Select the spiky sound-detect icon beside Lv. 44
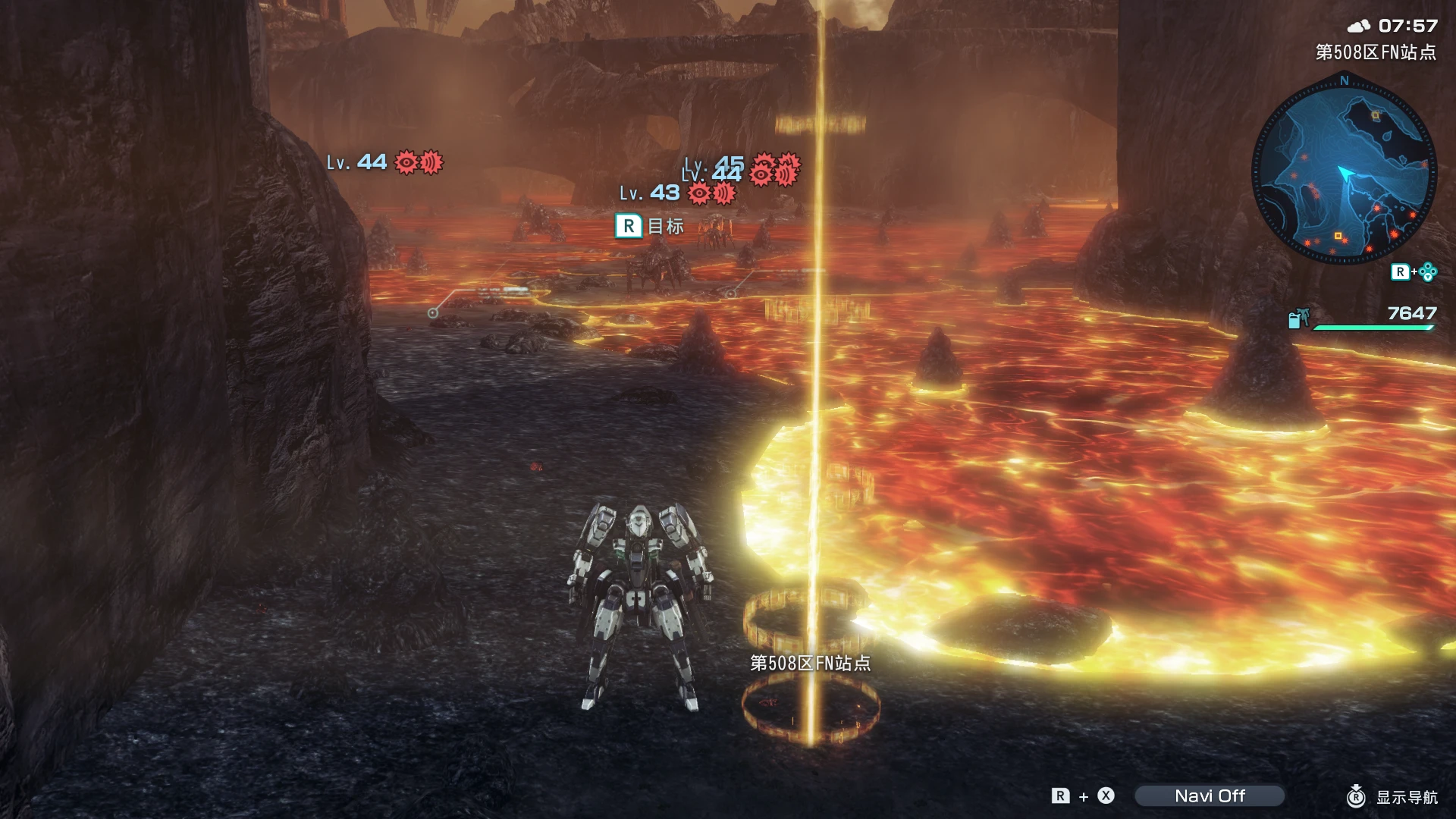 pyautogui.click(x=431, y=163)
